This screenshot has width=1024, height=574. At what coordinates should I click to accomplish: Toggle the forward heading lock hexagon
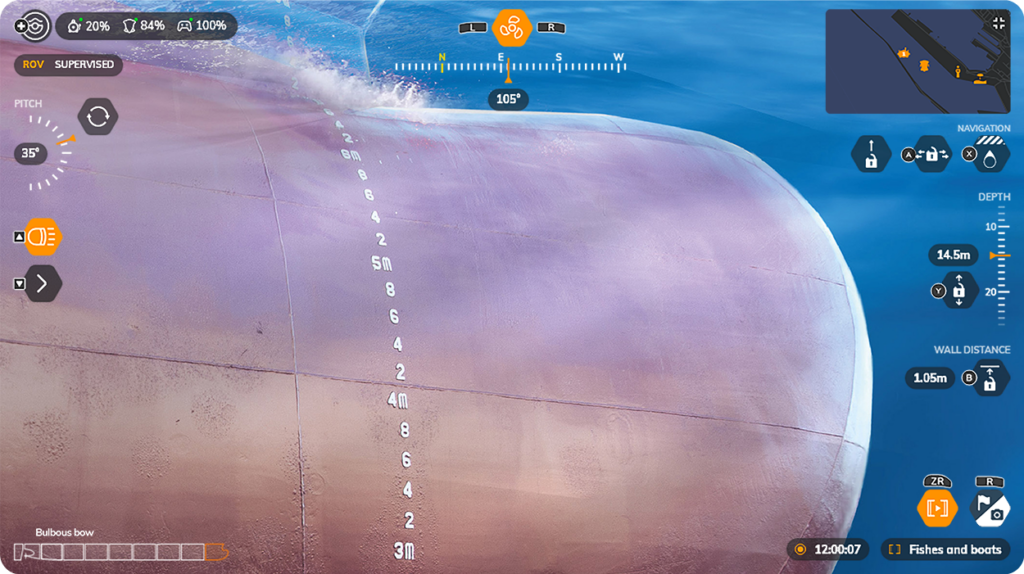coord(871,154)
